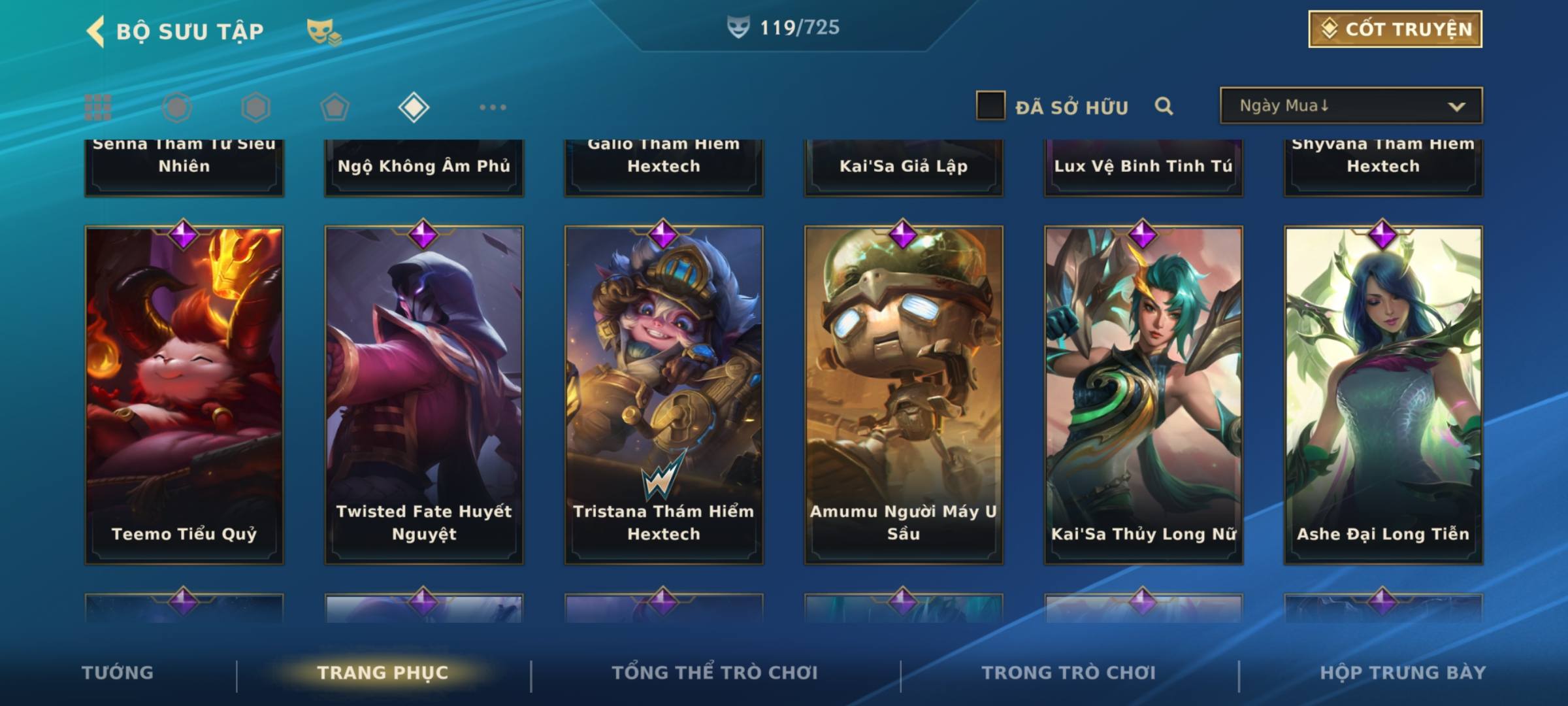Expand the Ngày Mua sort dropdown

pyautogui.click(x=1350, y=106)
